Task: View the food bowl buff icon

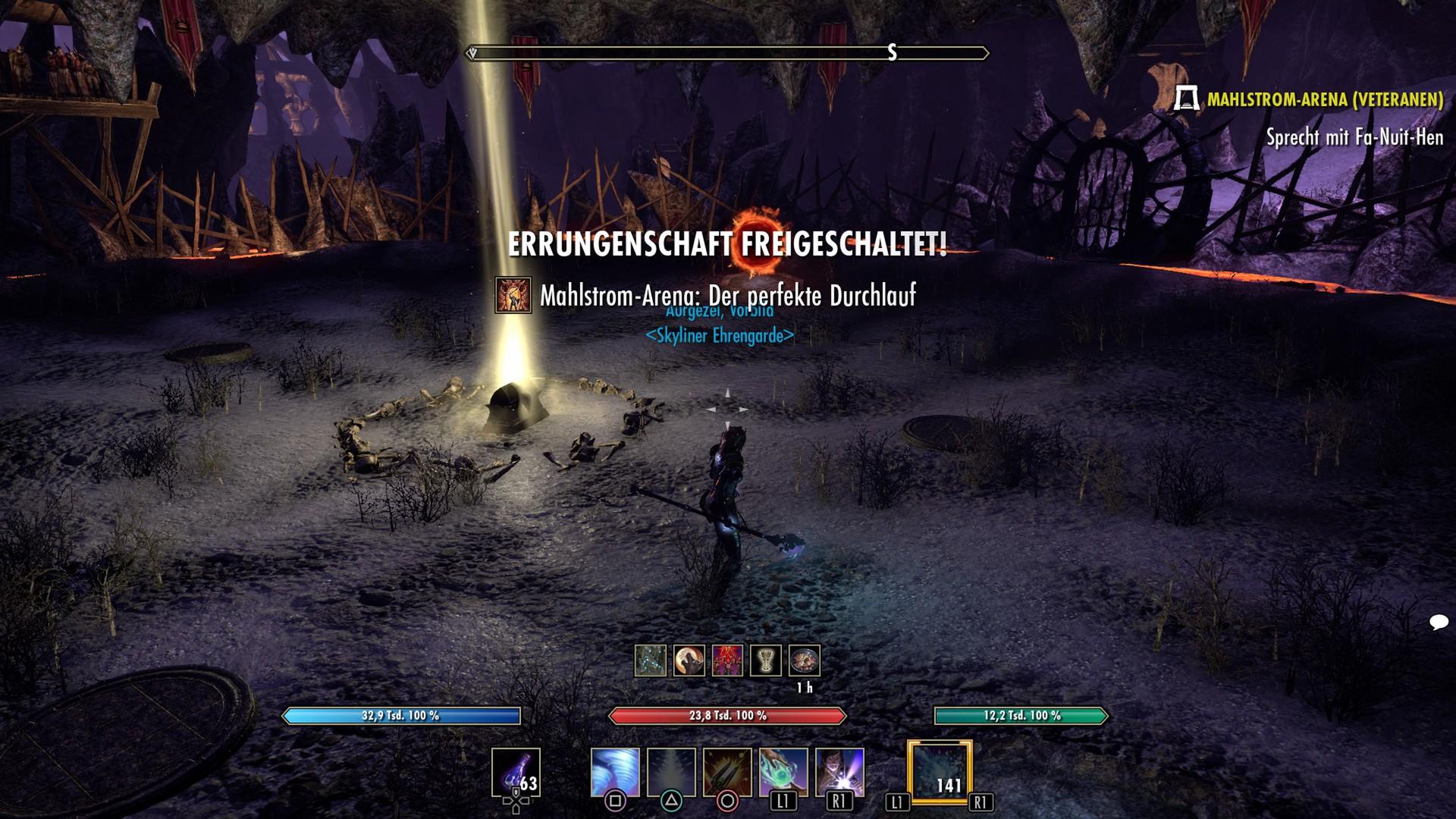Action: [x=805, y=661]
